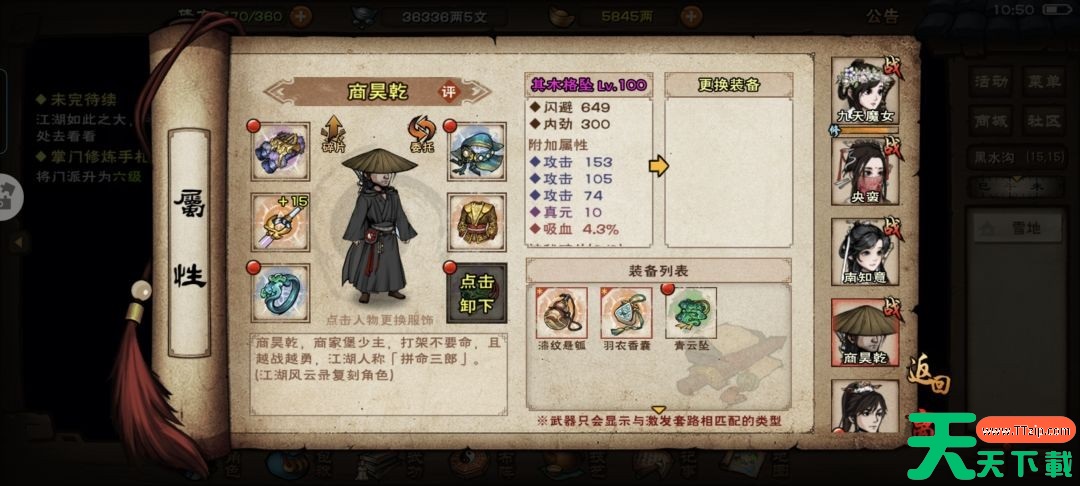The height and width of the screenshot is (486, 1080).
Task: Select the +15 weapon equipment slot
Action: (279, 221)
